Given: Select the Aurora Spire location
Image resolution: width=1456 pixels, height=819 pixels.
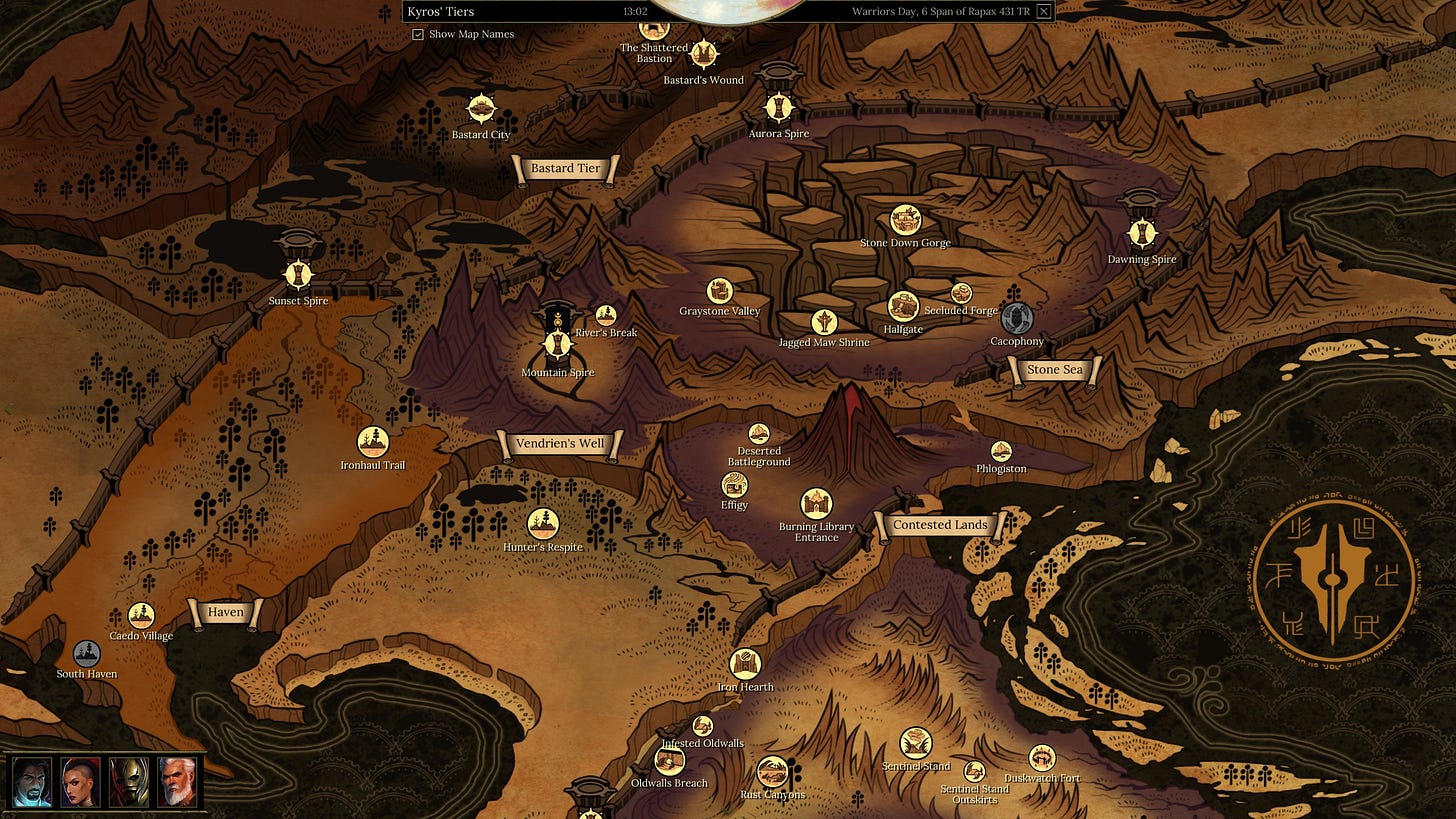Looking at the screenshot, I should tap(778, 106).
